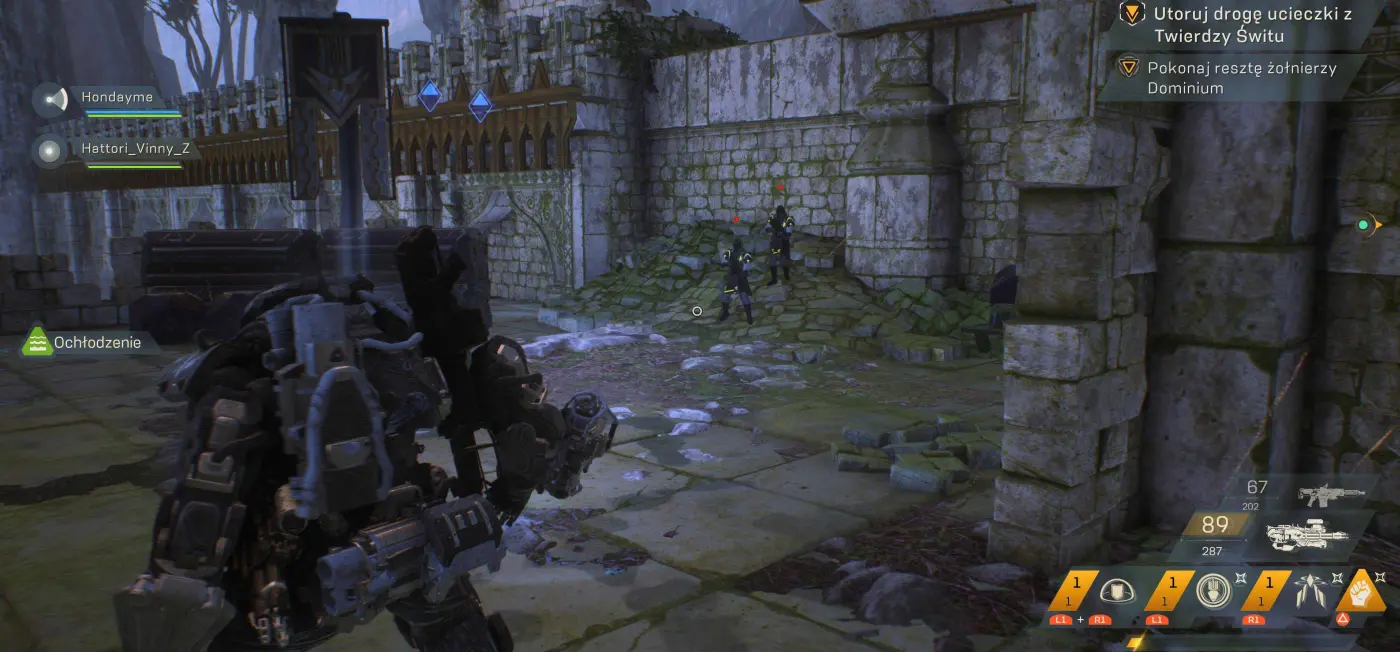Click the green Ochłodzenie status icon

click(38, 342)
